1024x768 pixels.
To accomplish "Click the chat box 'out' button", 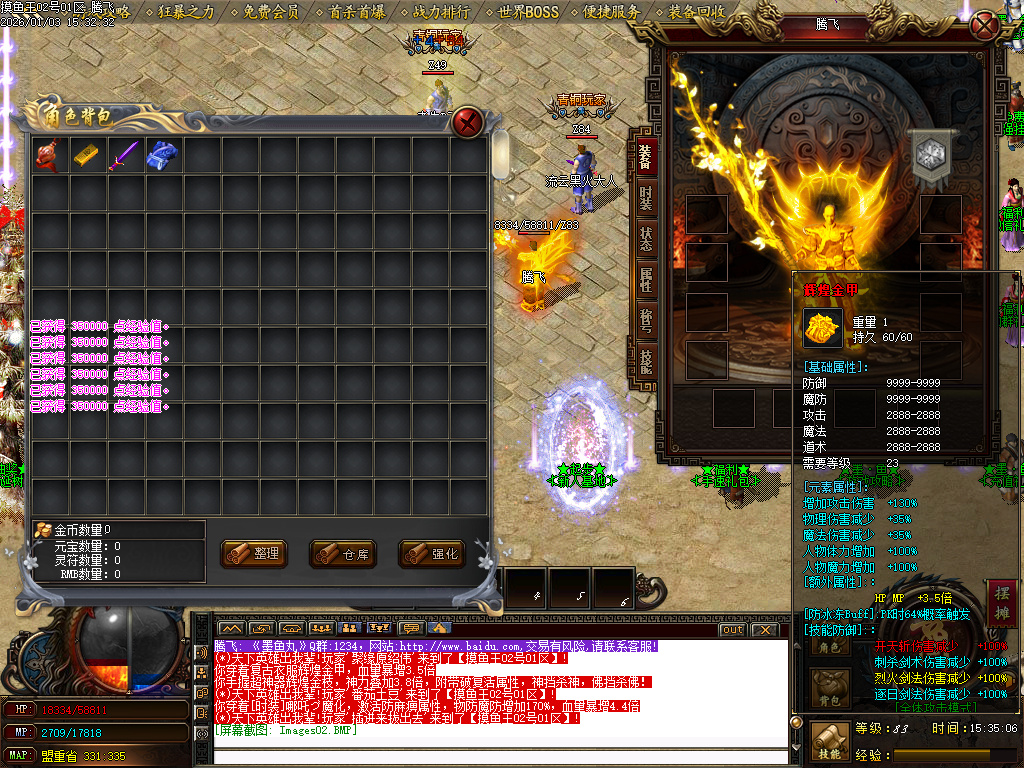I will 733,630.
